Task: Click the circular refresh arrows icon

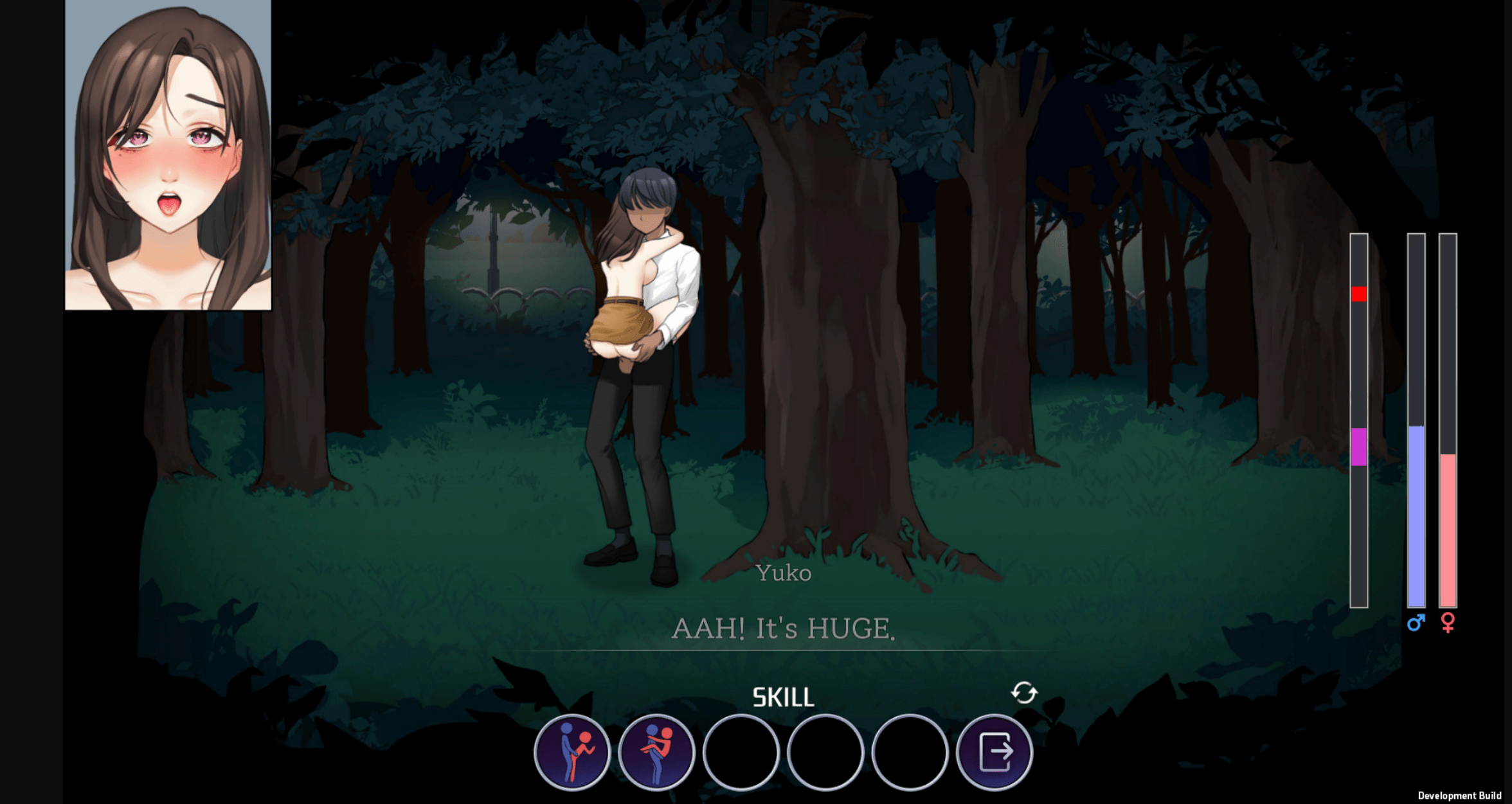Action: (x=1024, y=693)
